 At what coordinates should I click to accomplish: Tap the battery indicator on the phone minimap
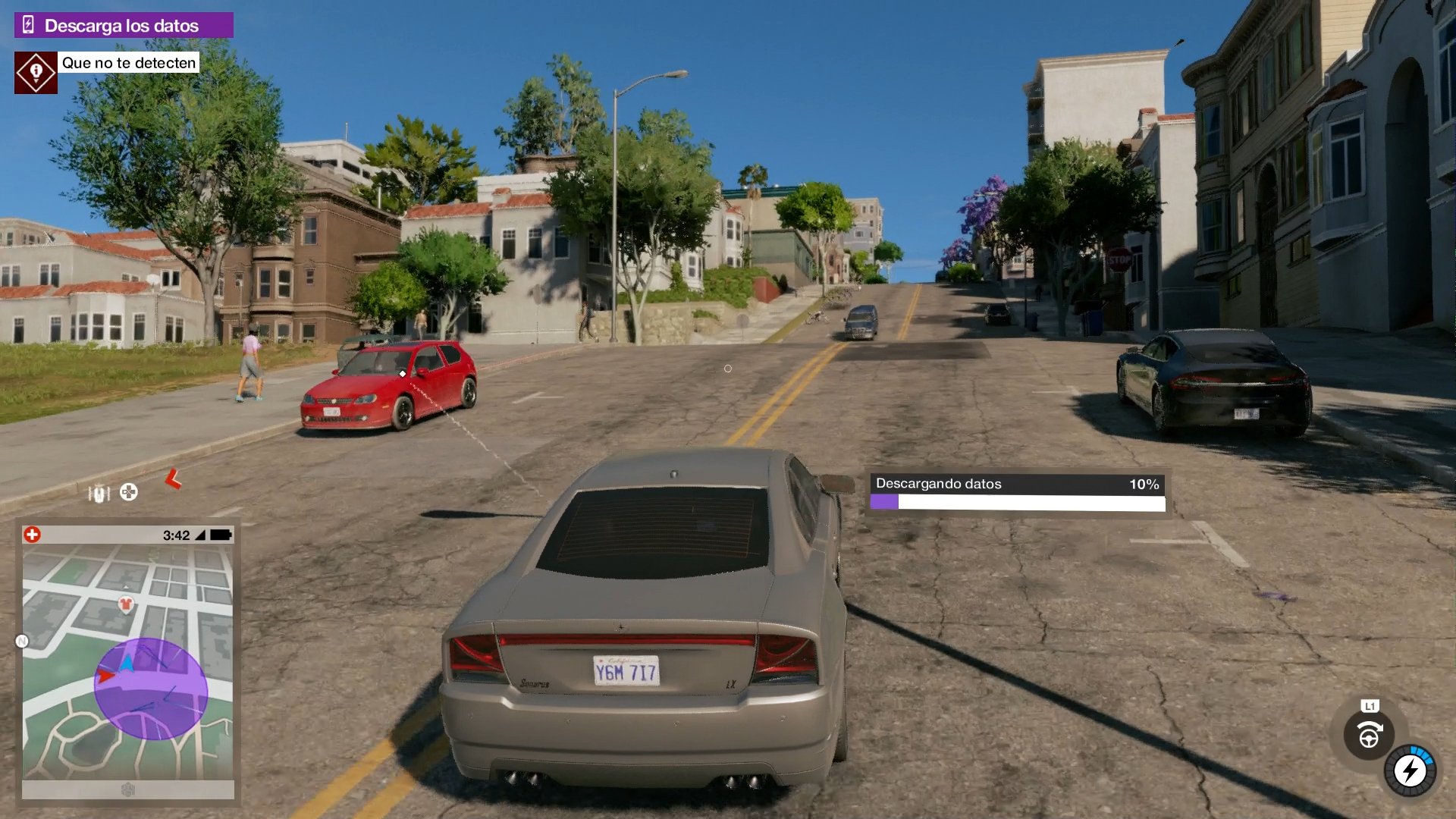coord(221,535)
